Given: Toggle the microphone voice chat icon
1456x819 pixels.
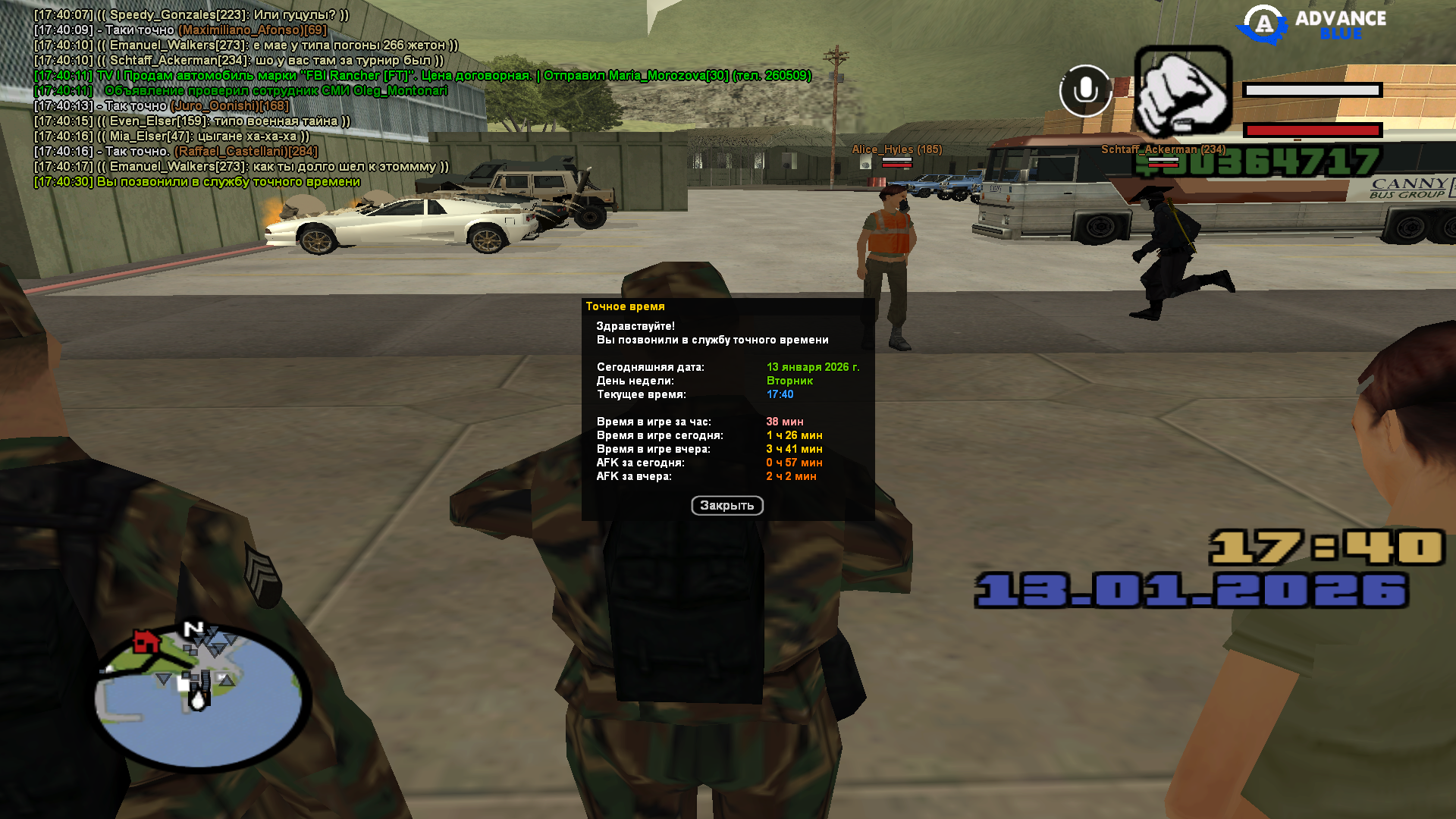Looking at the screenshot, I should [x=1085, y=91].
